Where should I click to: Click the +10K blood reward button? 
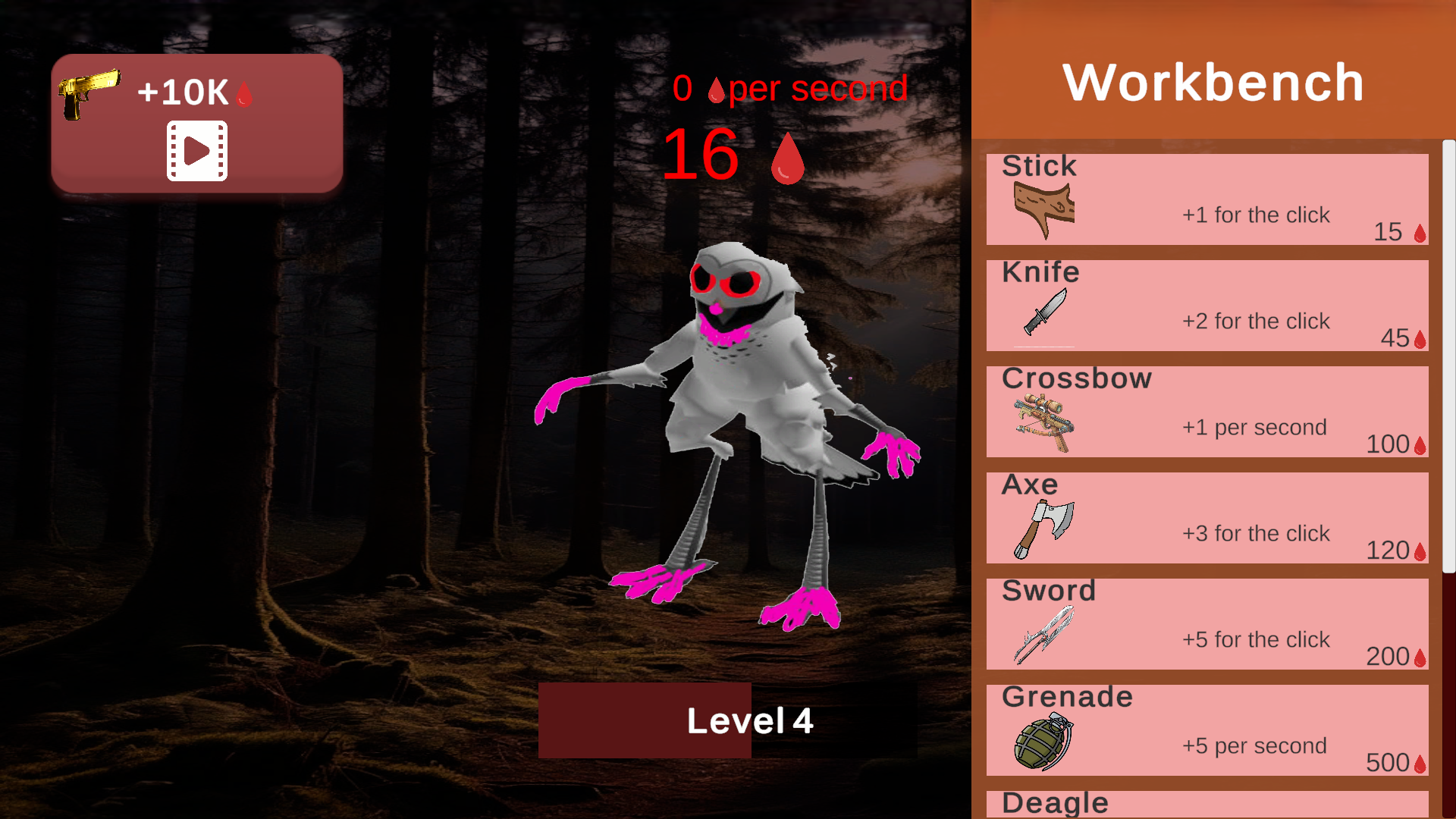pos(196,121)
